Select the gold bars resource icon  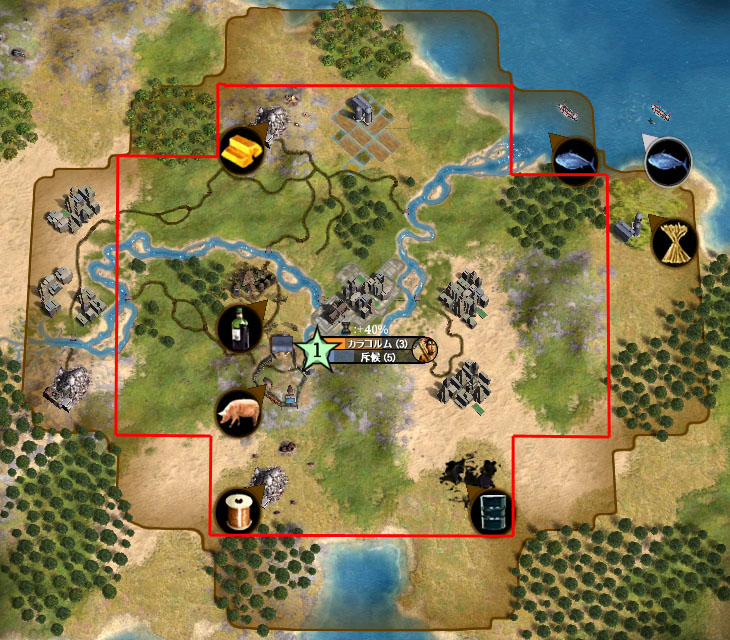tap(241, 152)
